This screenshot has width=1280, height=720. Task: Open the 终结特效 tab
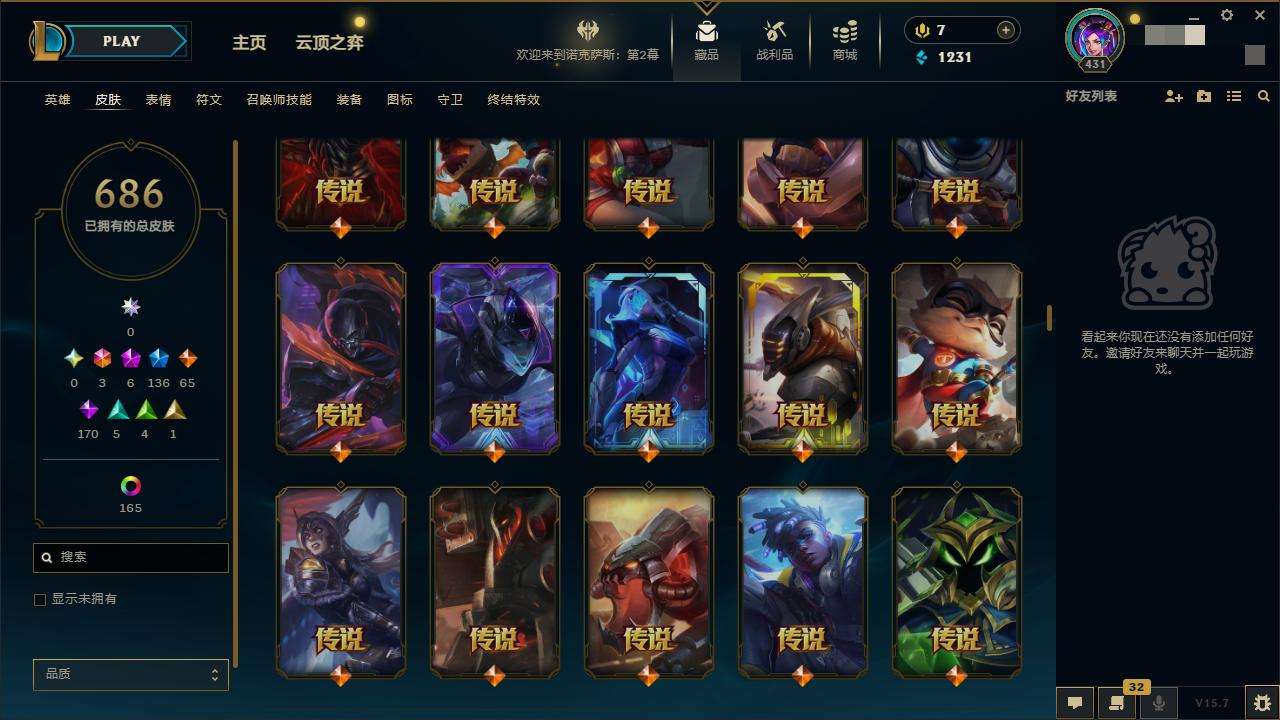513,100
